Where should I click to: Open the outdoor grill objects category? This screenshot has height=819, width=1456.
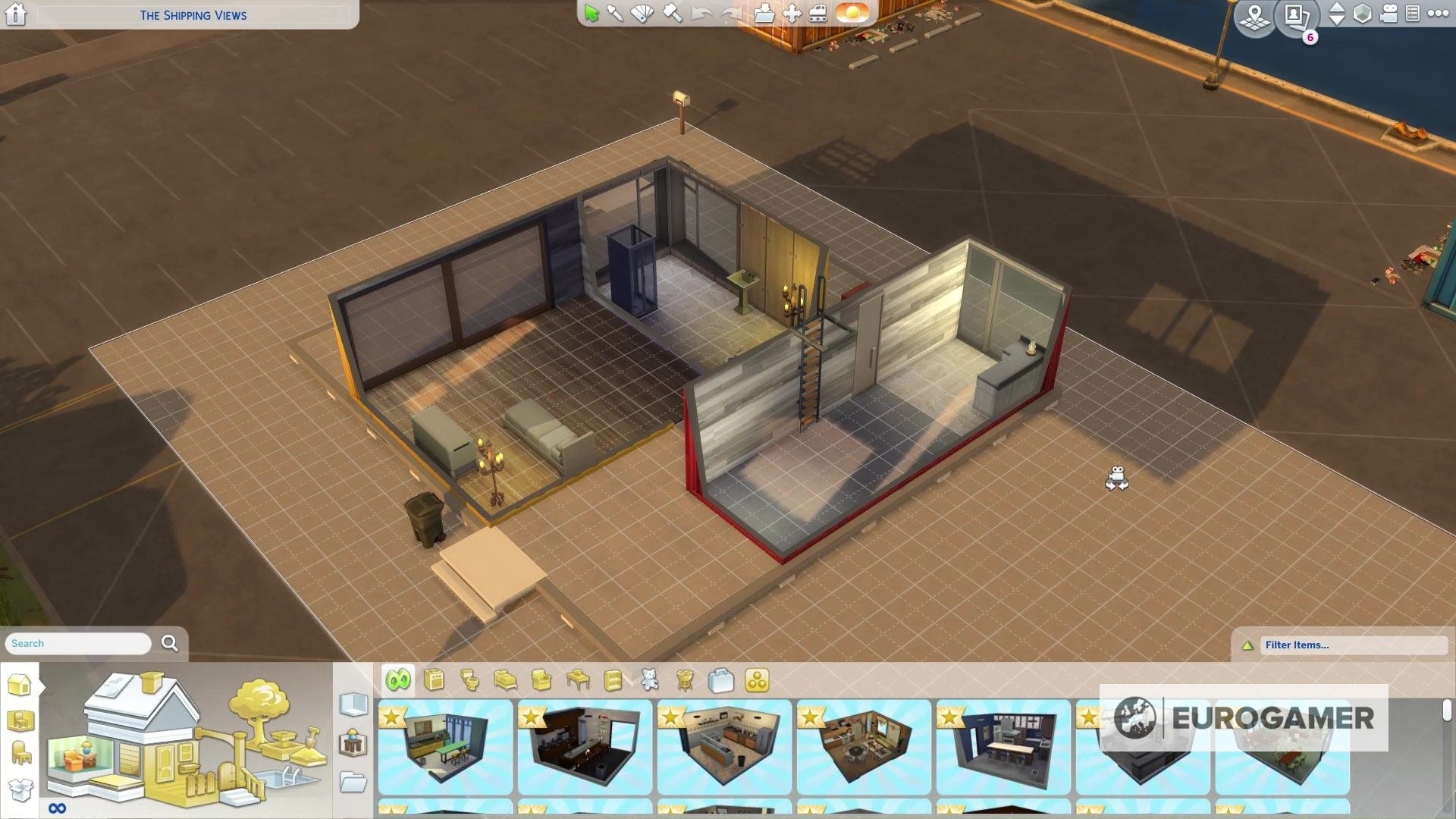(x=685, y=680)
